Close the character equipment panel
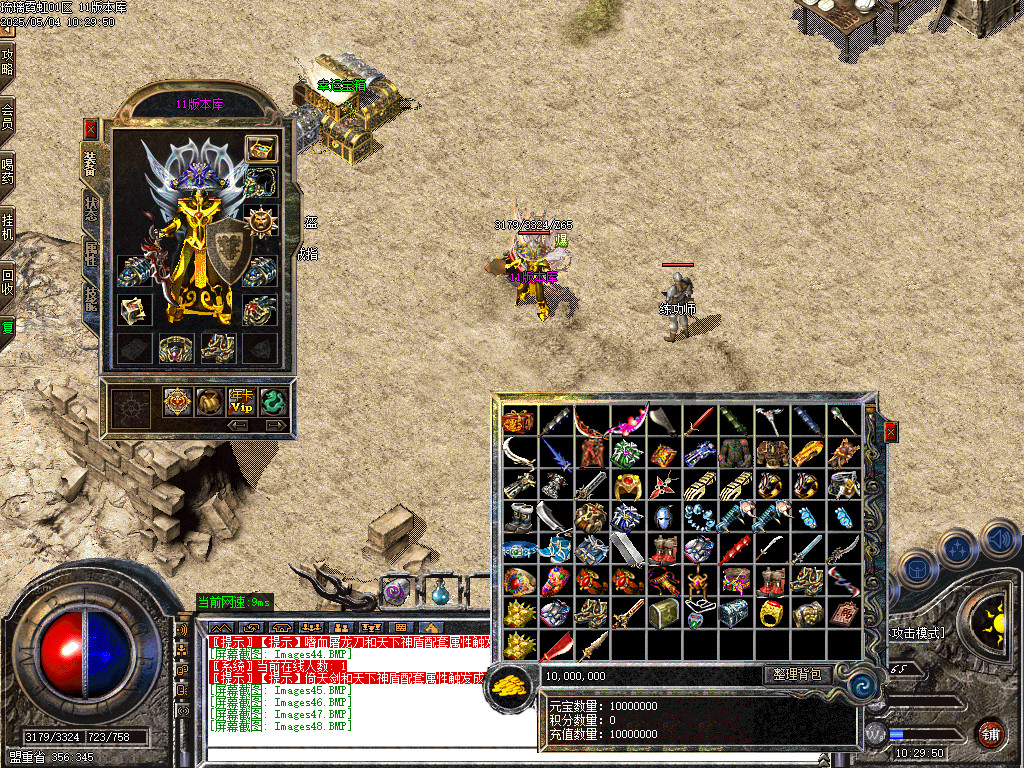 click(90, 128)
